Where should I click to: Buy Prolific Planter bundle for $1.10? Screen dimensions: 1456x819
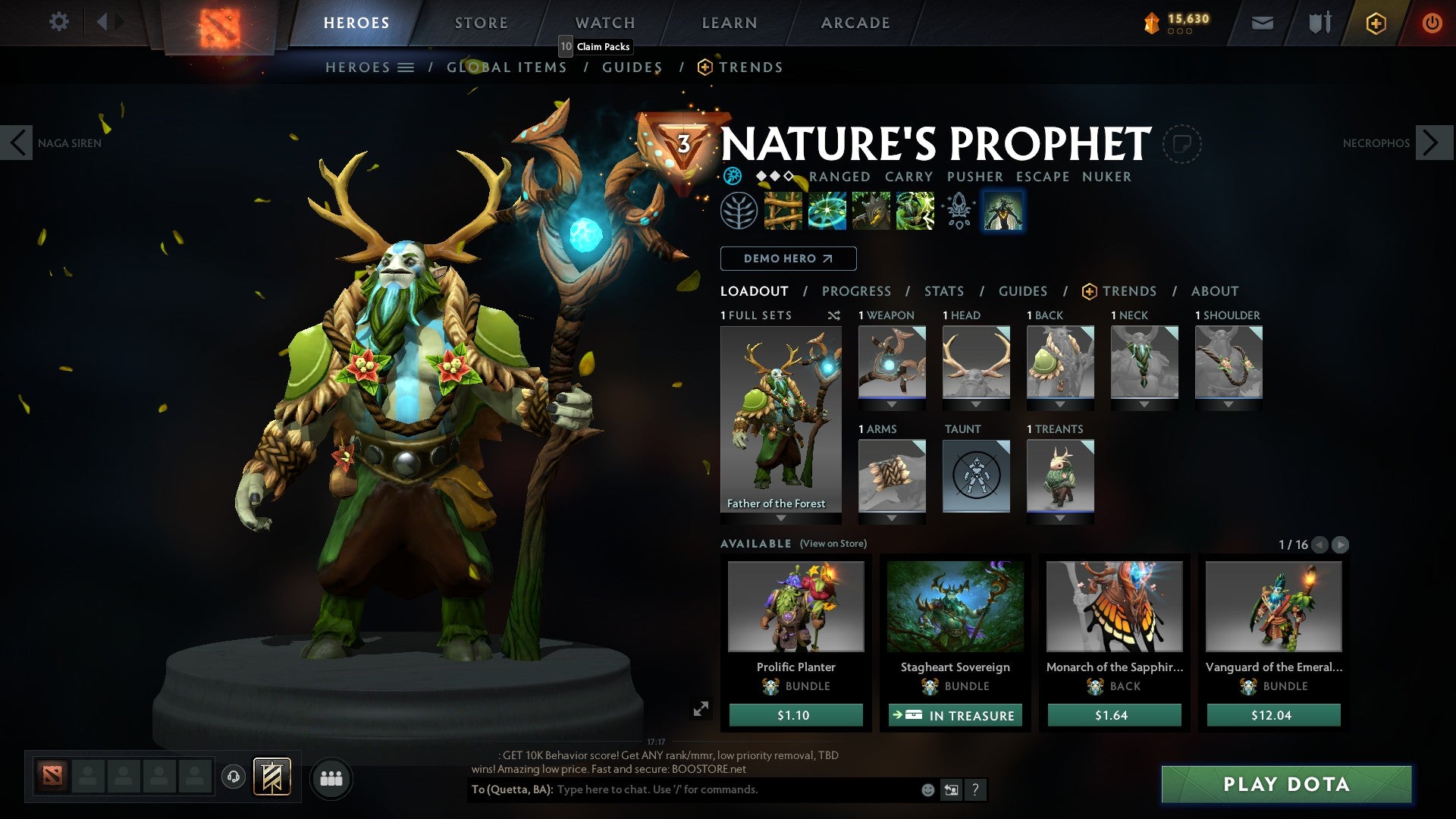point(795,715)
